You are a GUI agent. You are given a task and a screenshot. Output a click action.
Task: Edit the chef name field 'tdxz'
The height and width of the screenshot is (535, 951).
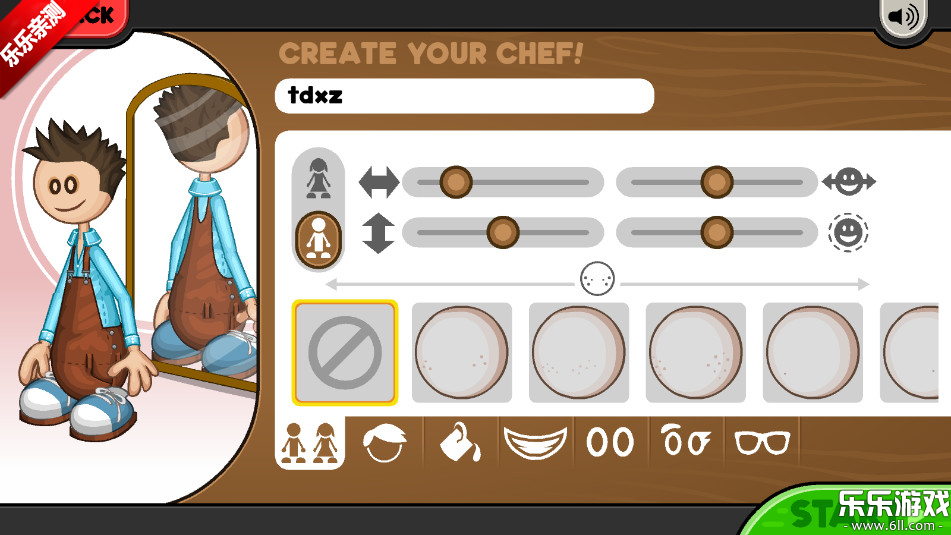464,96
